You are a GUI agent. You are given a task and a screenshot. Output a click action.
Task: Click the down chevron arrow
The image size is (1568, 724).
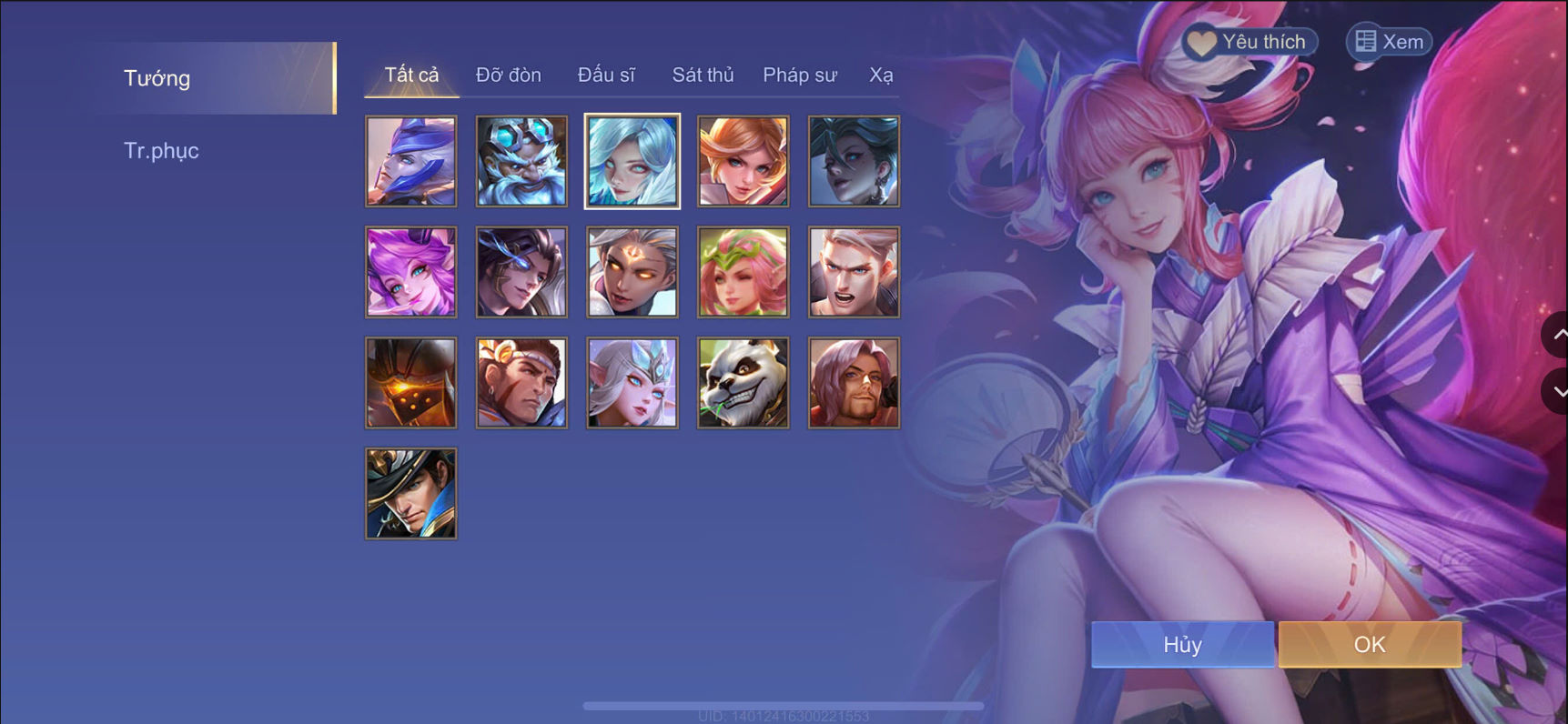(x=1557, y=391)
